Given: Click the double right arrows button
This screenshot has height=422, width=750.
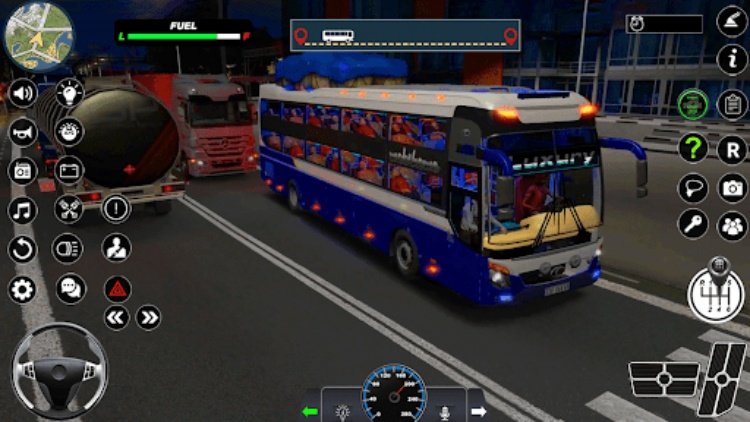Looking at the screenshot, I should 149,318.
